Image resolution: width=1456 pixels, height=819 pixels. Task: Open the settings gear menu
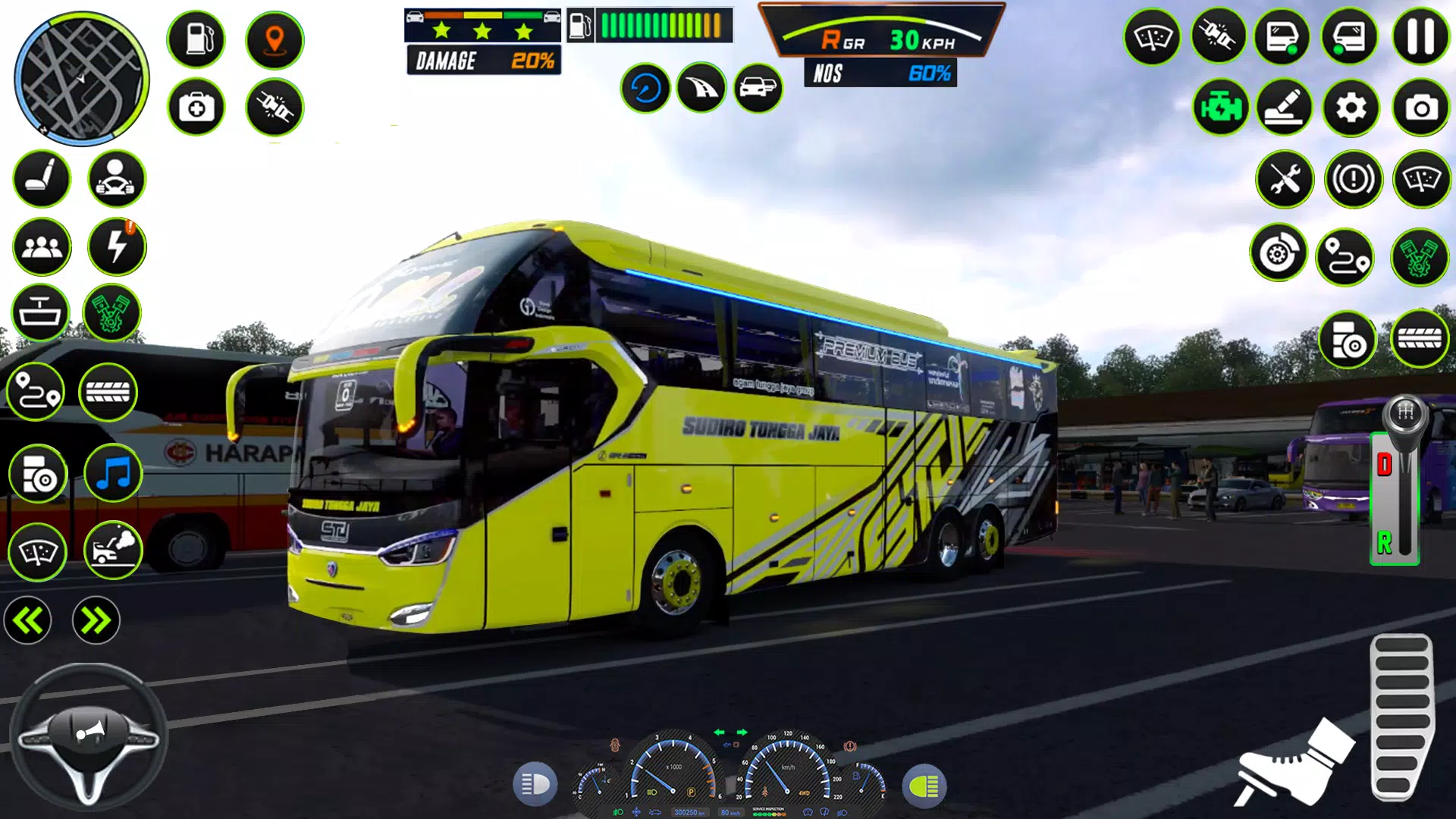click(x=1351, y=108)
